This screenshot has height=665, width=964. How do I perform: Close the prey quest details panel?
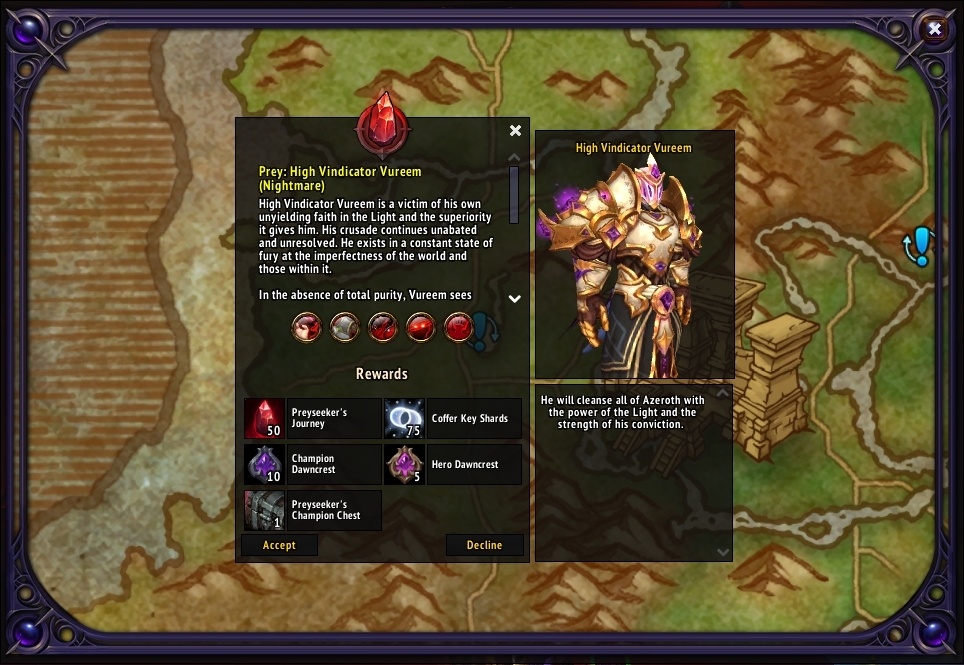click(x=515, y=131)
